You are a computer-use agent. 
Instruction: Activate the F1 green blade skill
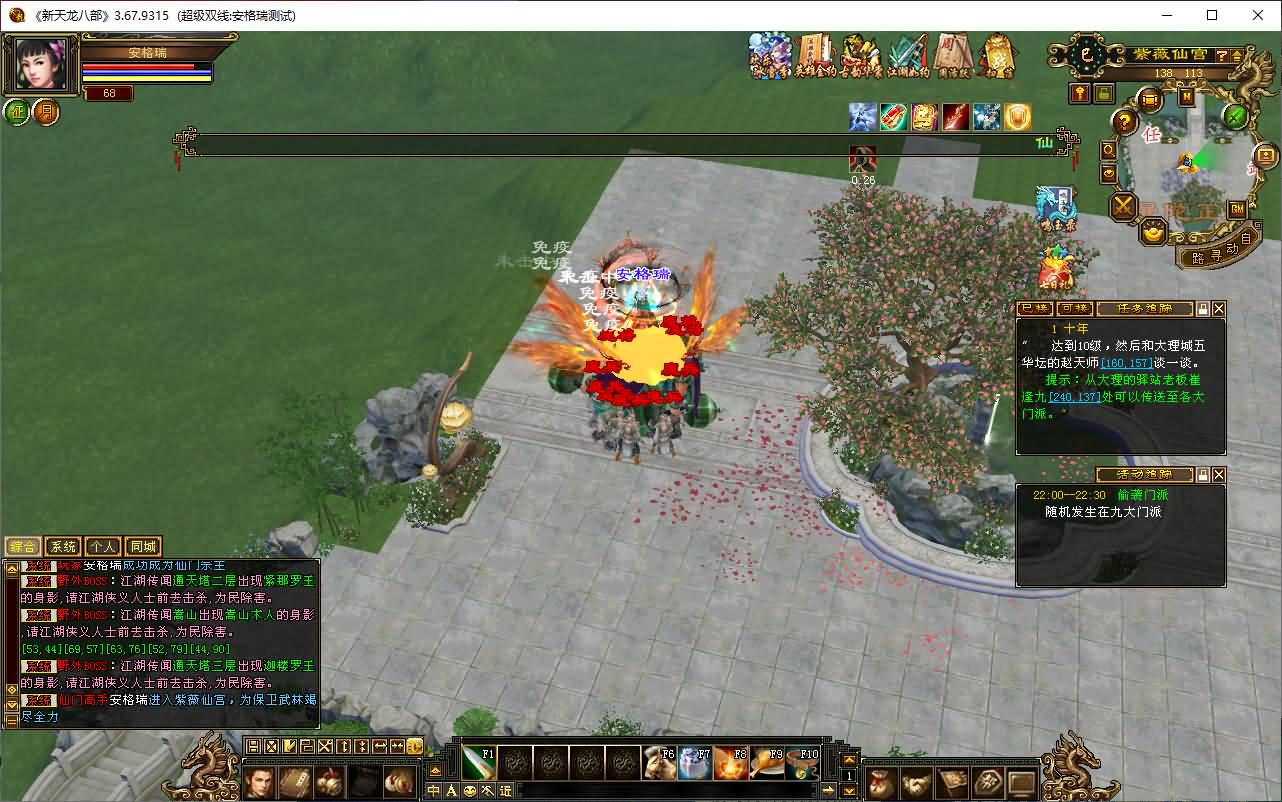pyautogui.click(x=479, y=763)
